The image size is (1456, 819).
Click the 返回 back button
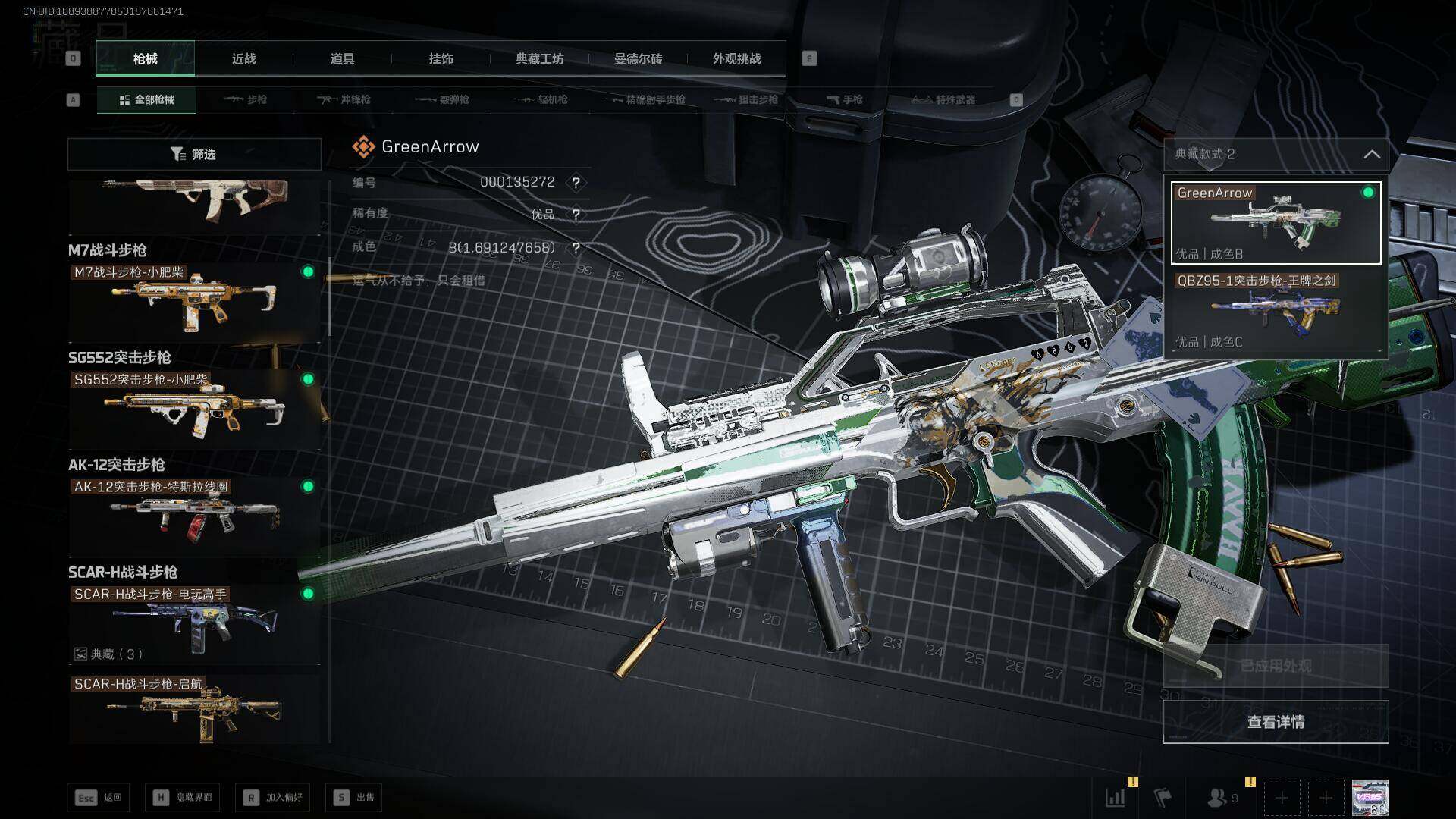tap(99, 797)
